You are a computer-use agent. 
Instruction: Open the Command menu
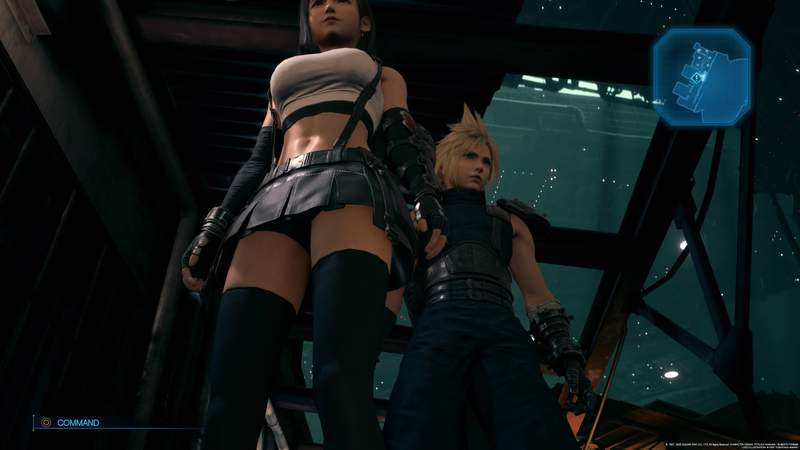(x=76, y=423)
